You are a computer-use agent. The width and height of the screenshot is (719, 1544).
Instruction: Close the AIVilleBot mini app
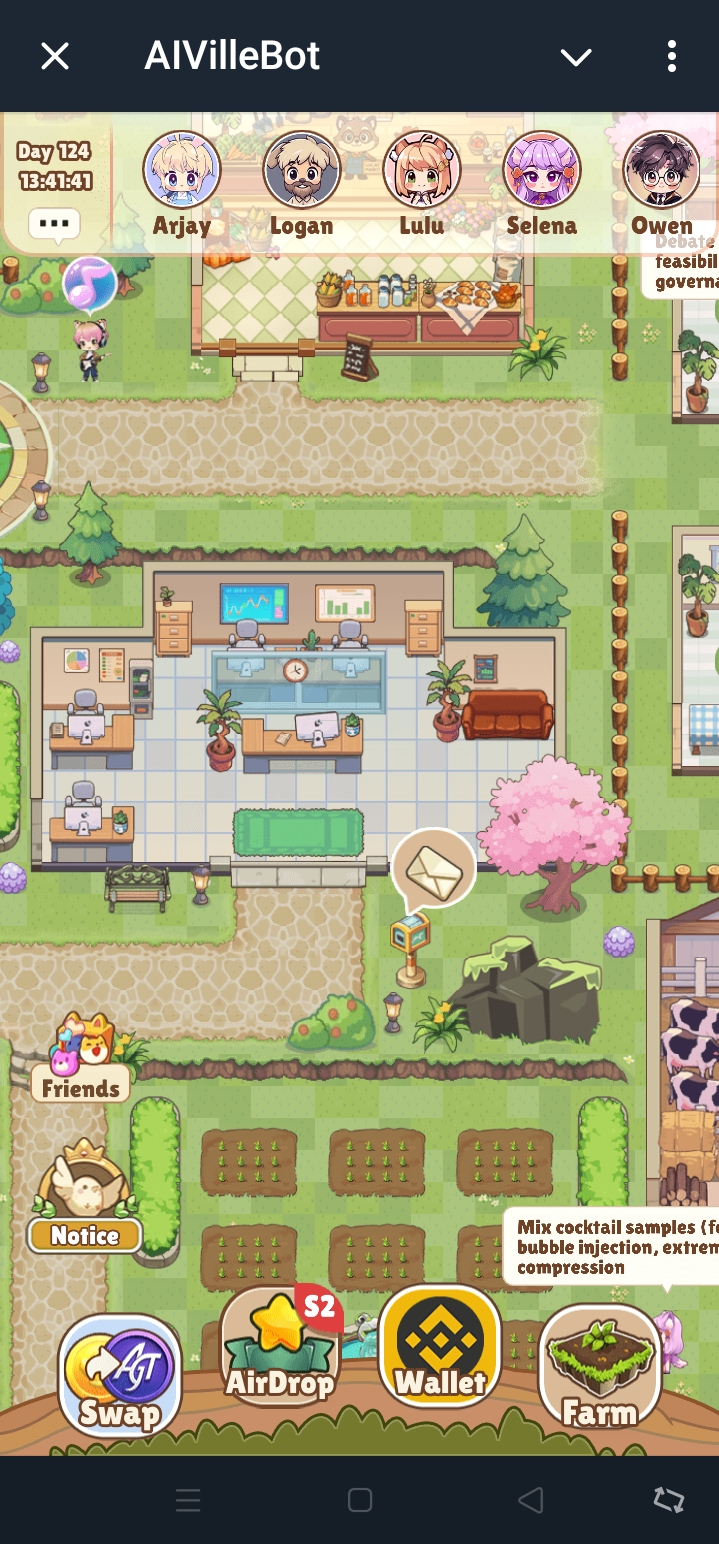55,56
